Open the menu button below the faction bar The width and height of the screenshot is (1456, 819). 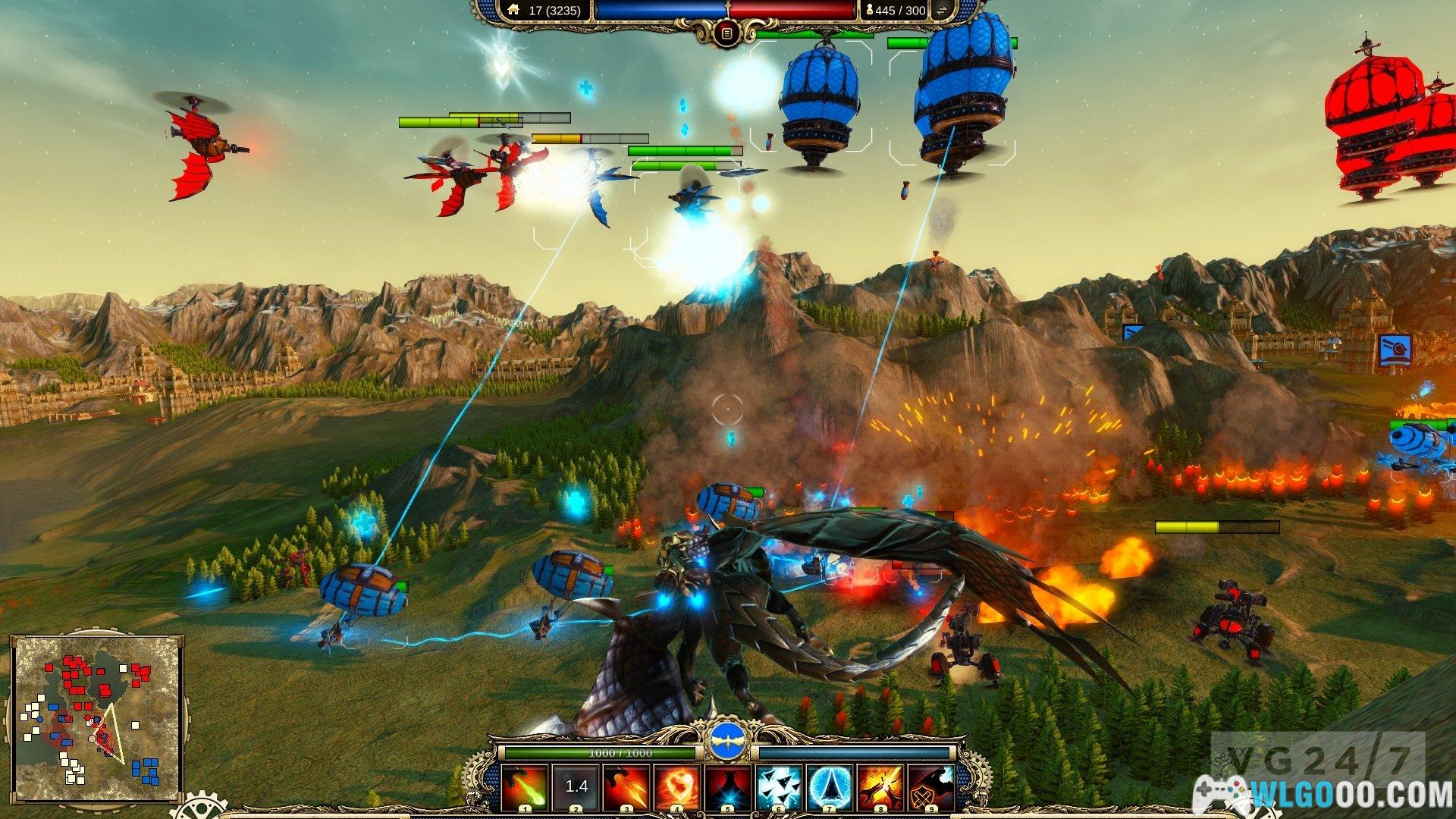tap(726, 33)
